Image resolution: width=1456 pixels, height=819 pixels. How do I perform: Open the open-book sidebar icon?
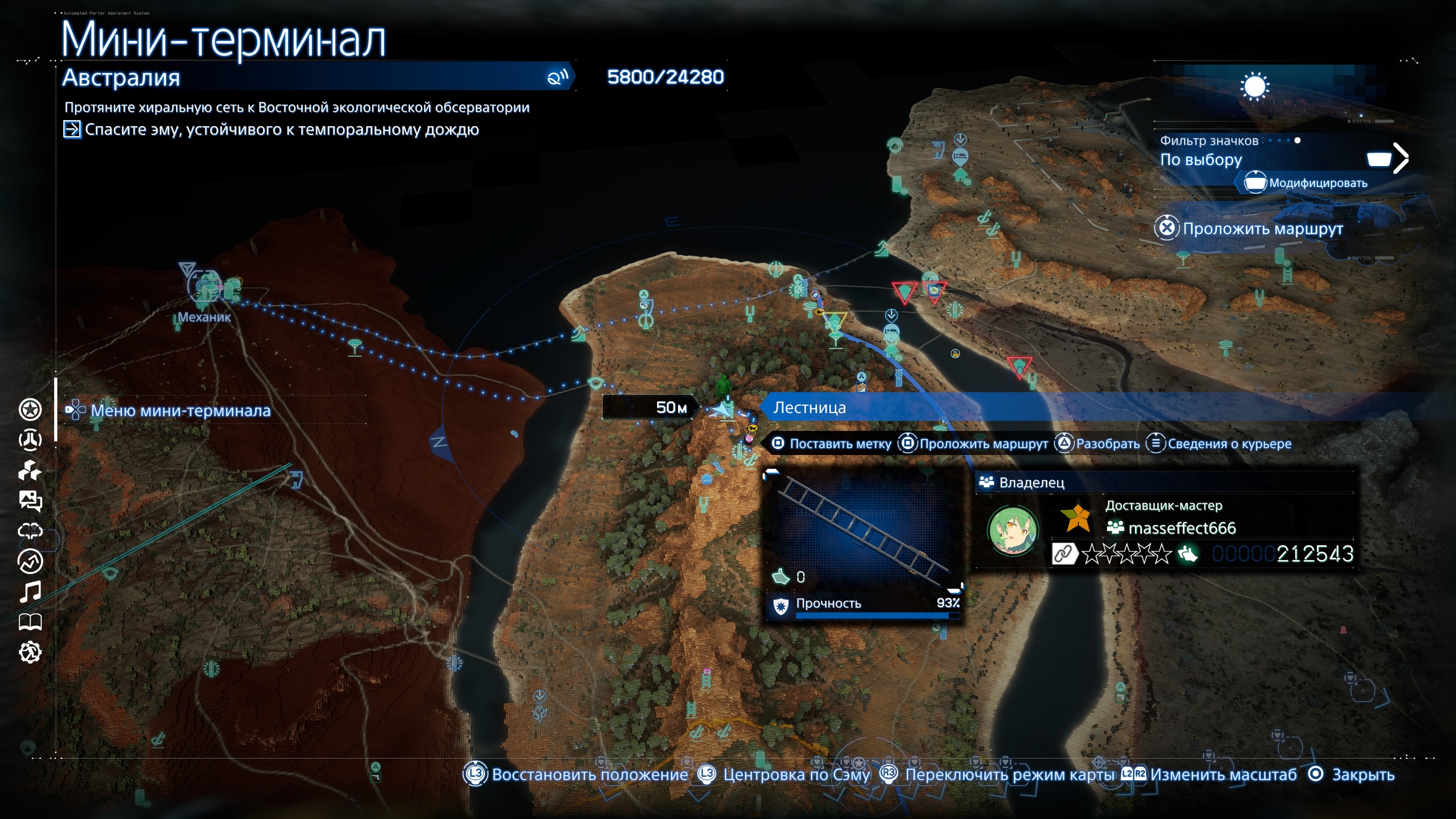[30, 622]
